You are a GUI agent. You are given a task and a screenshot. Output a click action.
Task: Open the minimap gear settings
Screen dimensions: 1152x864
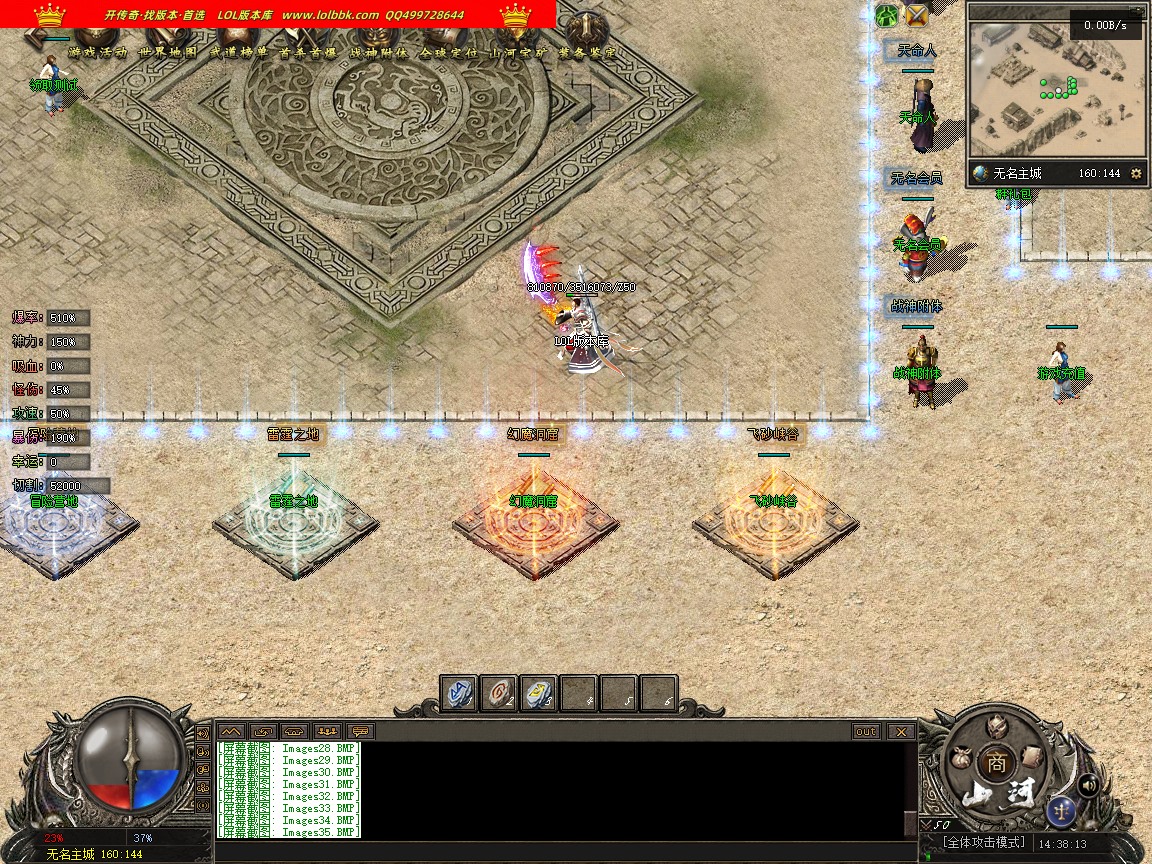coord(1135,173)
